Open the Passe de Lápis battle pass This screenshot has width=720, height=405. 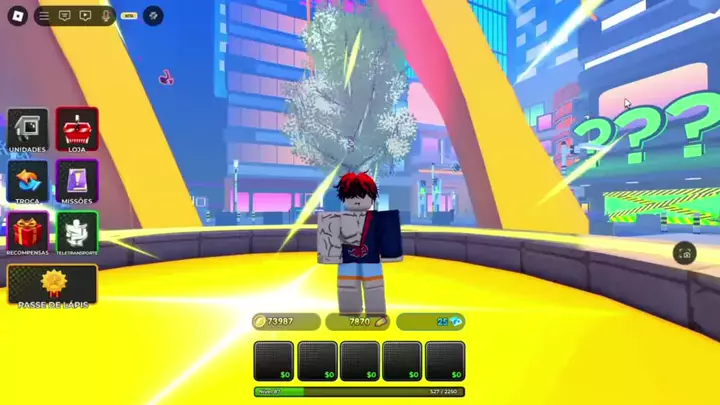tap(53, 285)
